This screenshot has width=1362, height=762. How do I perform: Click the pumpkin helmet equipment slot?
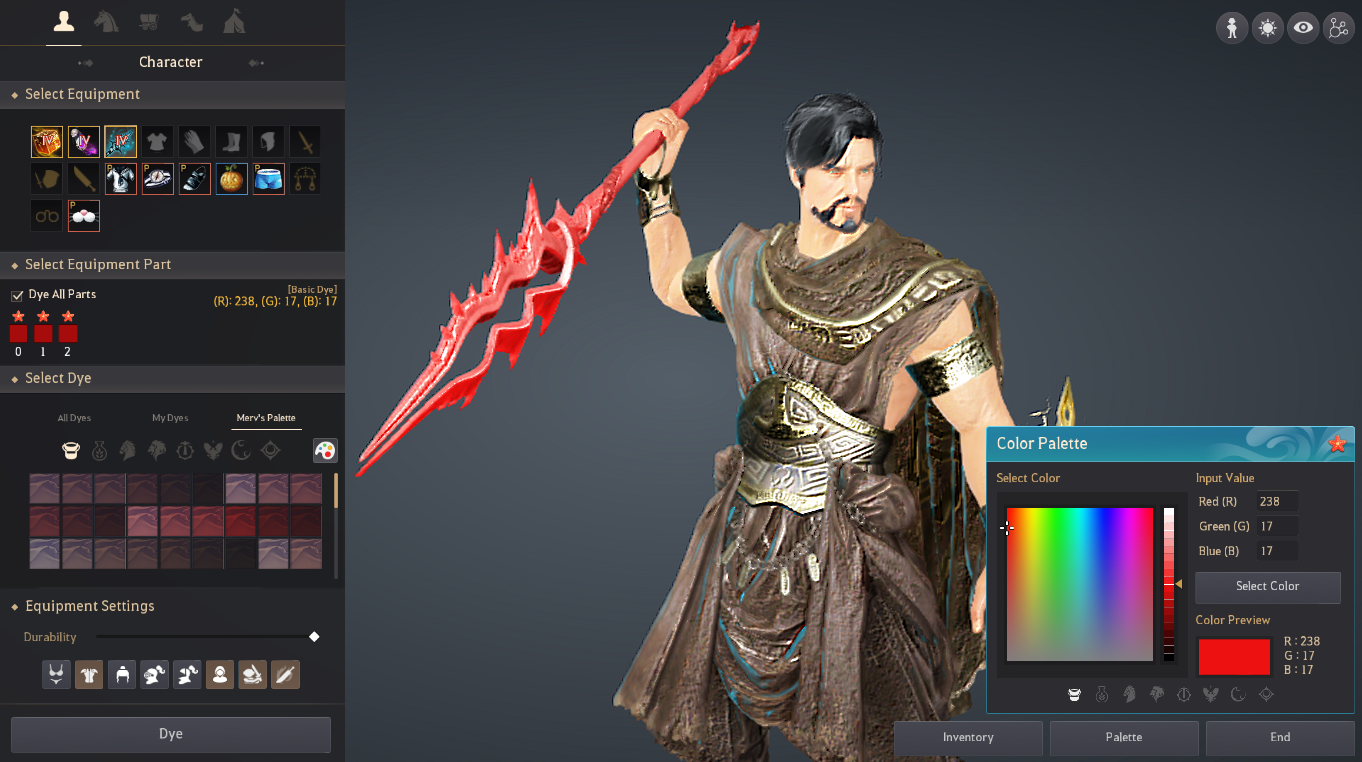[231, 178]
